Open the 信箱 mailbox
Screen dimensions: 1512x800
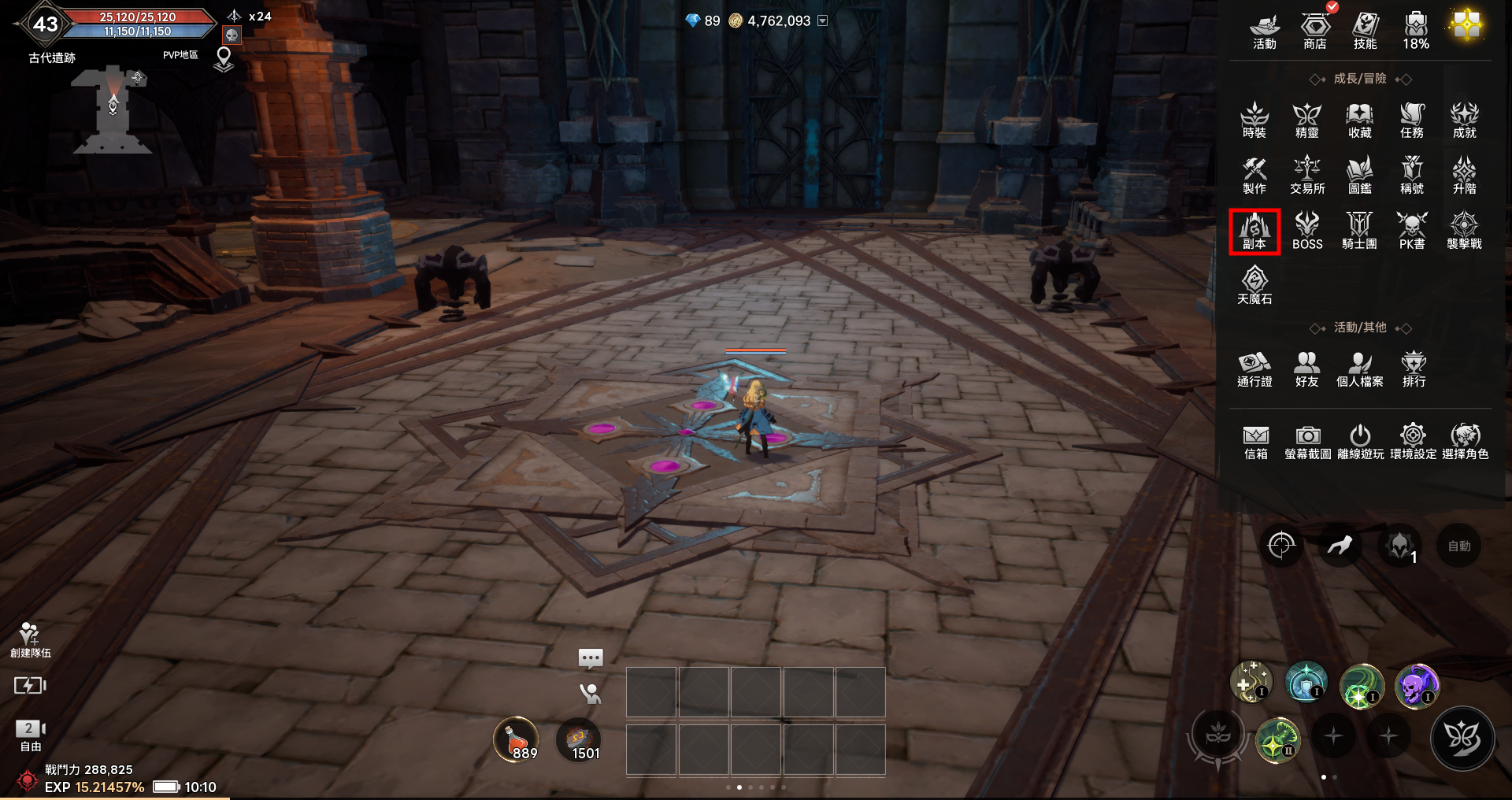[1255, 442]
